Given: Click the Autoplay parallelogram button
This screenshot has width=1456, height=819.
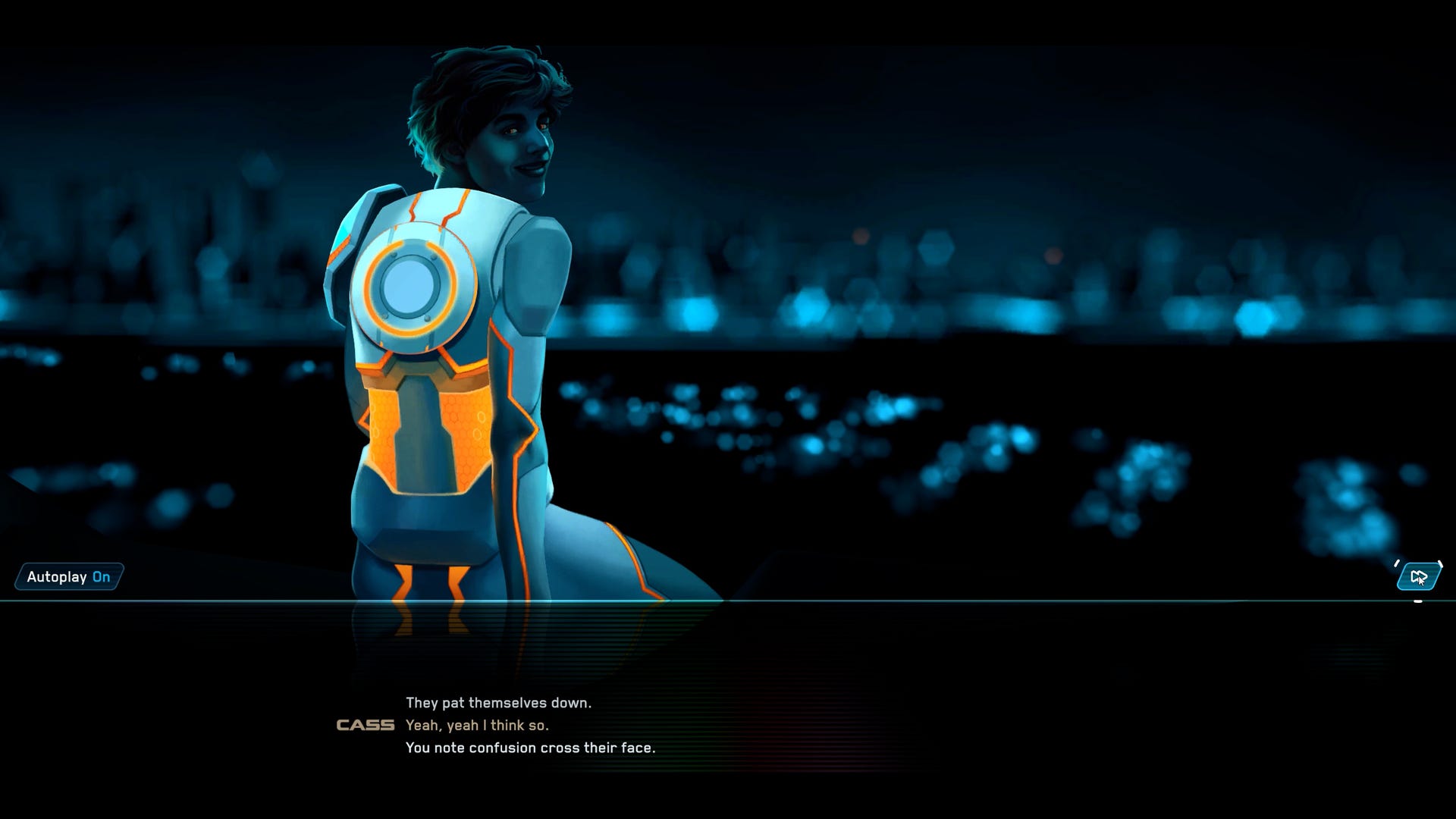Looking at the screenshot, I should pos(67,577).
